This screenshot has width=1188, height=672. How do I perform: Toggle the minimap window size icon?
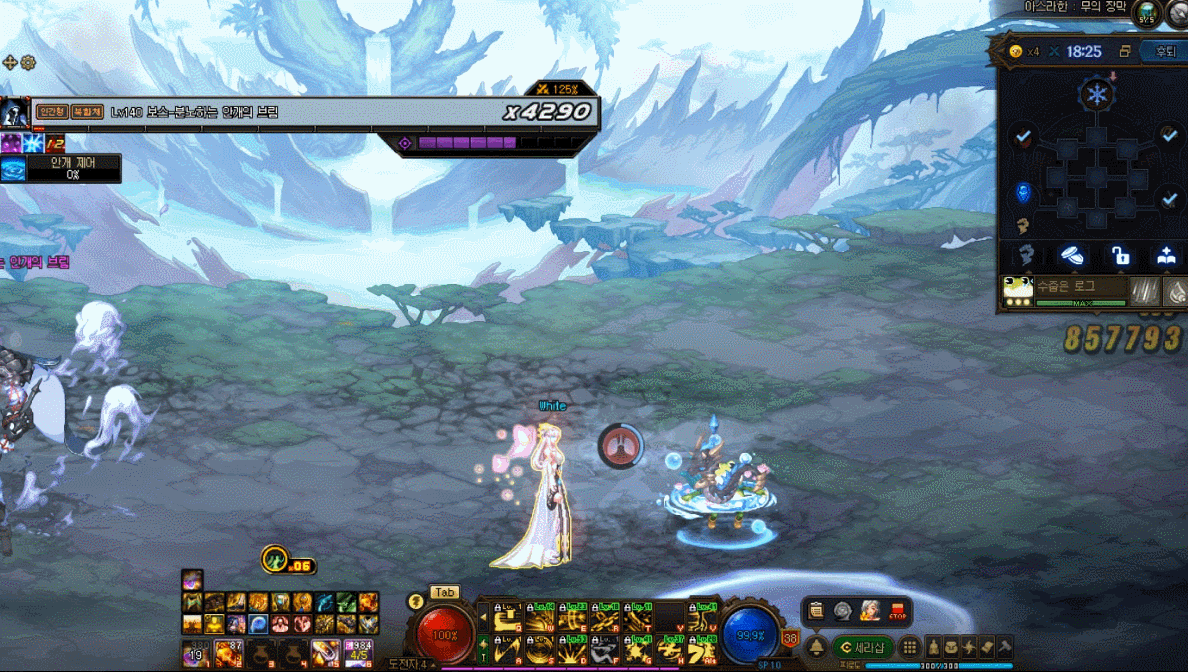tap(1125, 52)
